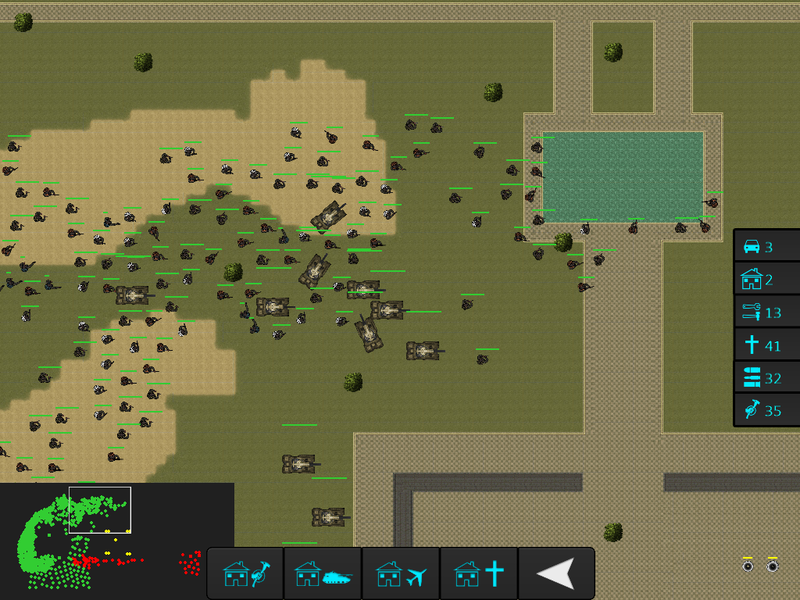The image size is (800, 600).
Task: Select the engineers group with wrench icon
Action: [766, 312]
